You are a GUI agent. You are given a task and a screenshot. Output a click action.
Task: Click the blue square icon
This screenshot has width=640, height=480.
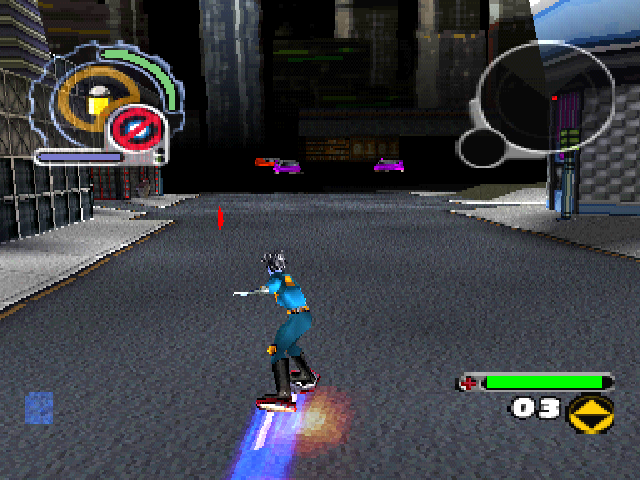[39, 407]
